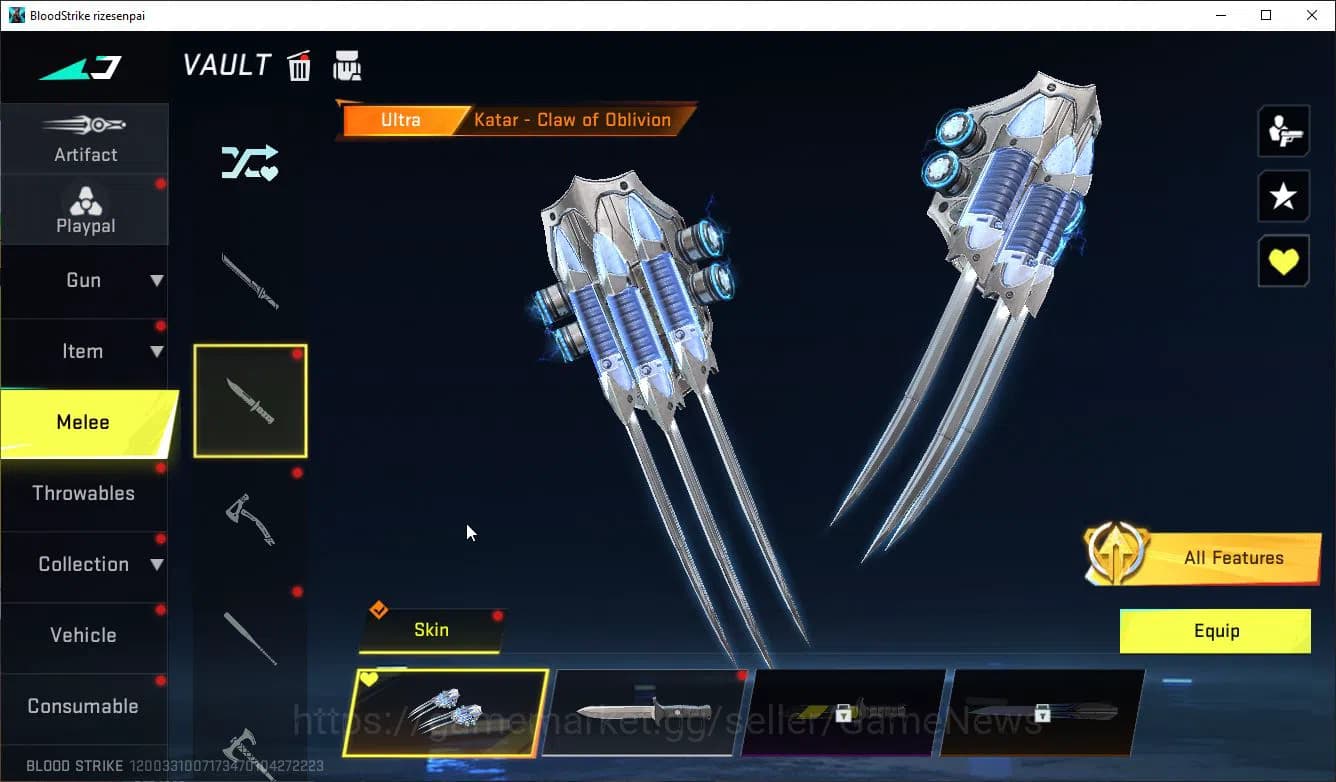Toggle the yellow heart favorite button
This screenshot has height=782, width=1336.
(x=1284, y=260)
